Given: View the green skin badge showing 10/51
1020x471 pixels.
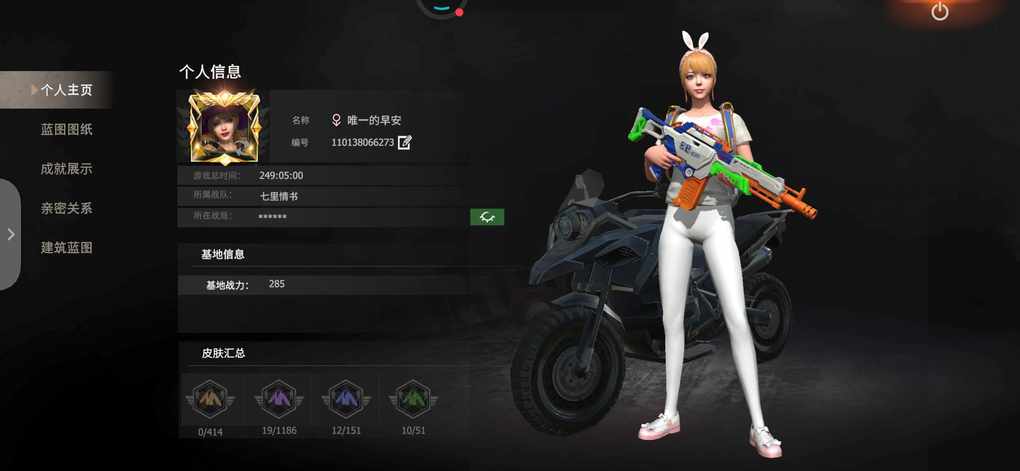Looking at the screenshot, I should (x=412, y=400).
